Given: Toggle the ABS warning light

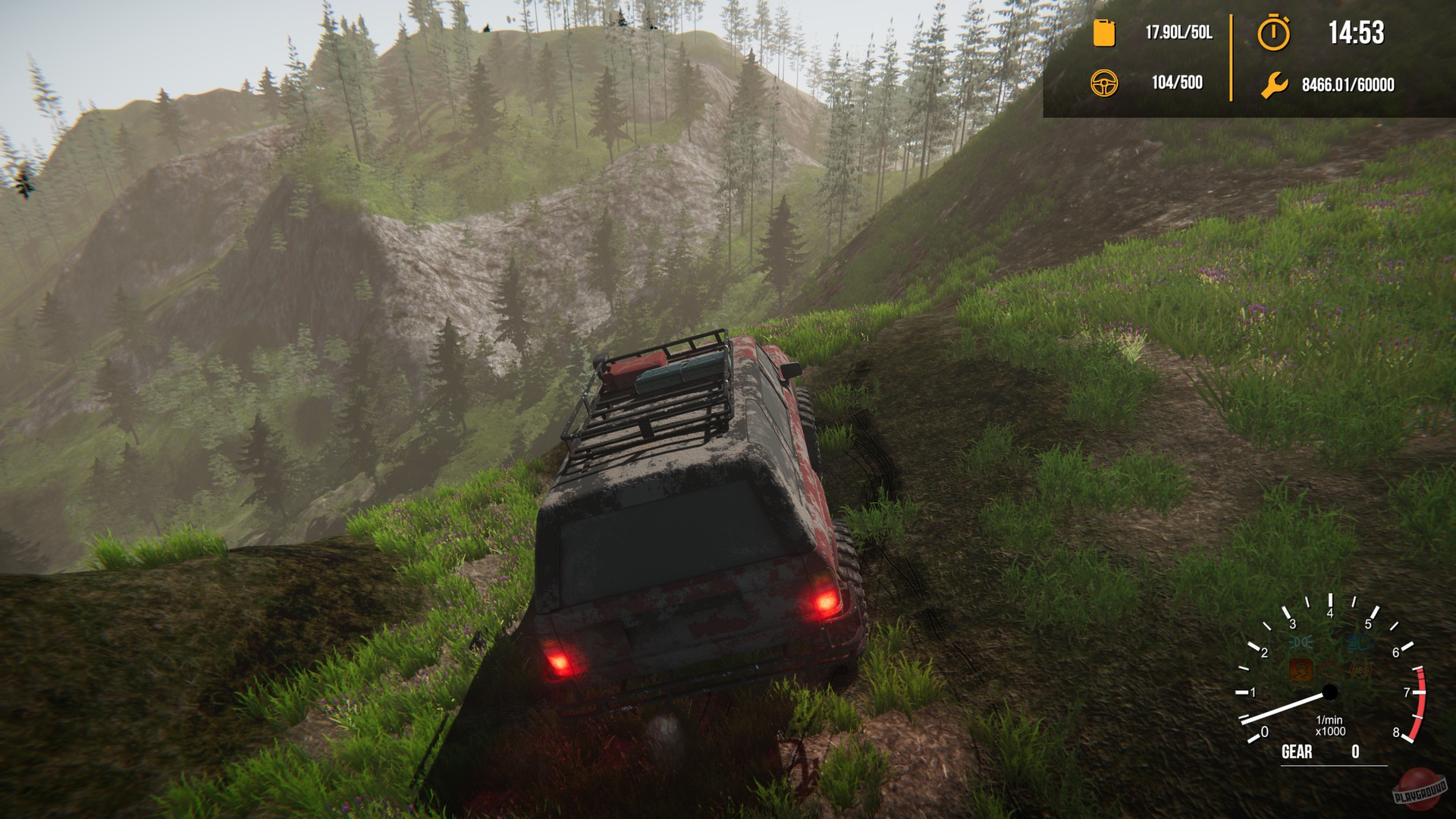Looking at the screenshot, I should pos(1360,671).
